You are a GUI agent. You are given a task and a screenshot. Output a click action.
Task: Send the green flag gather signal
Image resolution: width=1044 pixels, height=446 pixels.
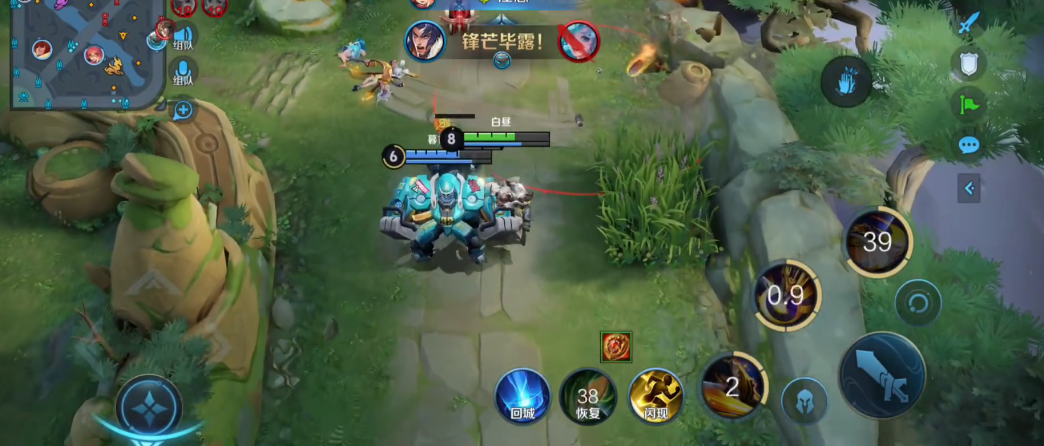click(968, 104)
